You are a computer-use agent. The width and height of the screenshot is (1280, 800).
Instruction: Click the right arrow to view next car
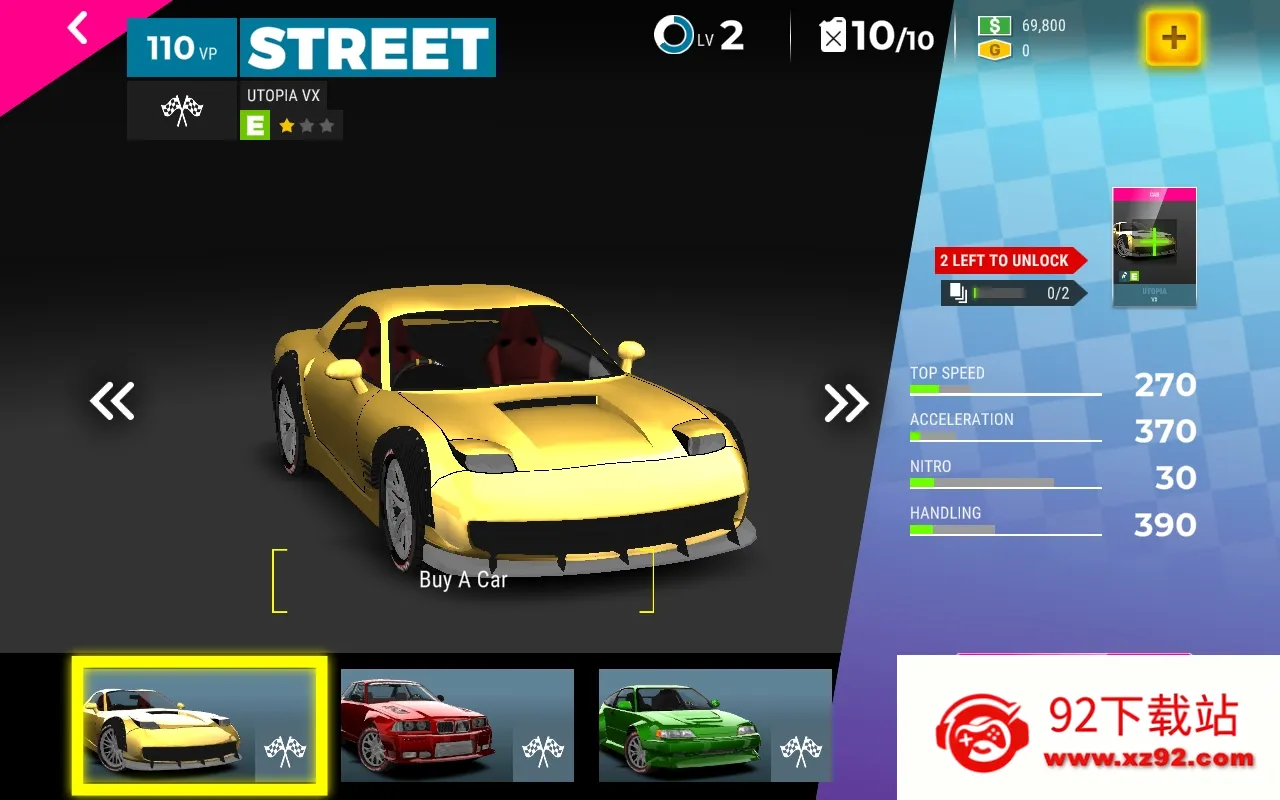847,400
